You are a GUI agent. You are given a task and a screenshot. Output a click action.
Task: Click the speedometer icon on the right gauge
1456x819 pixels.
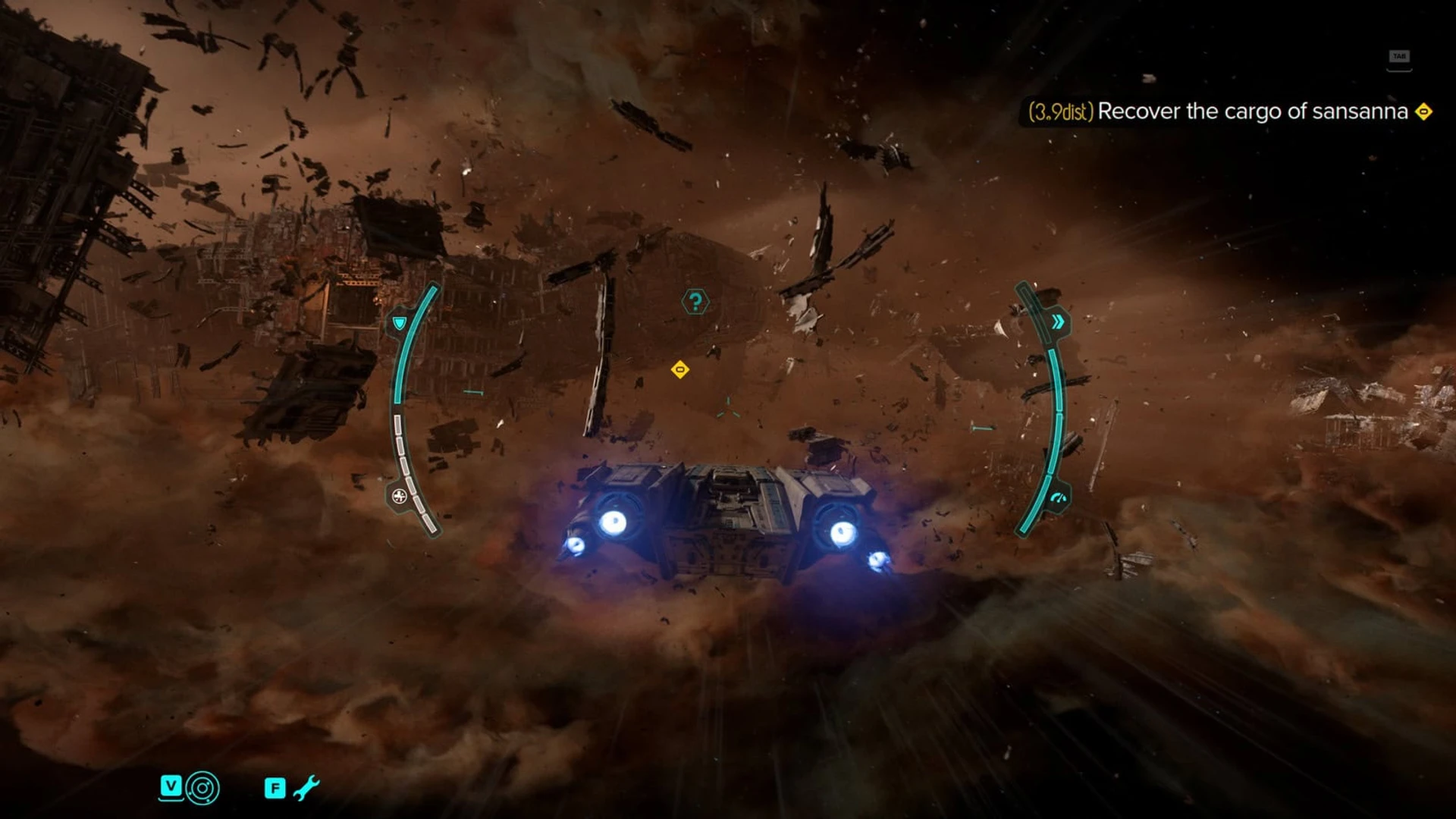coord(1058,499)
